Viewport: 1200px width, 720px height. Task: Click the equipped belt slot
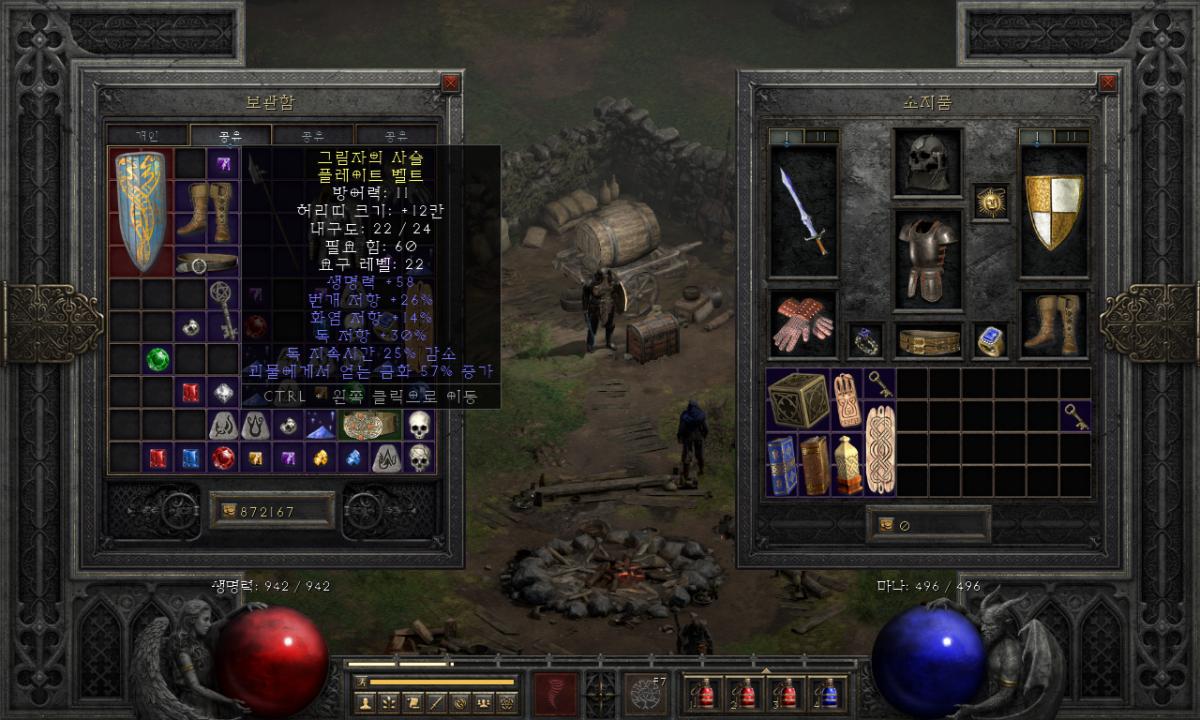(x=927, y=342)
